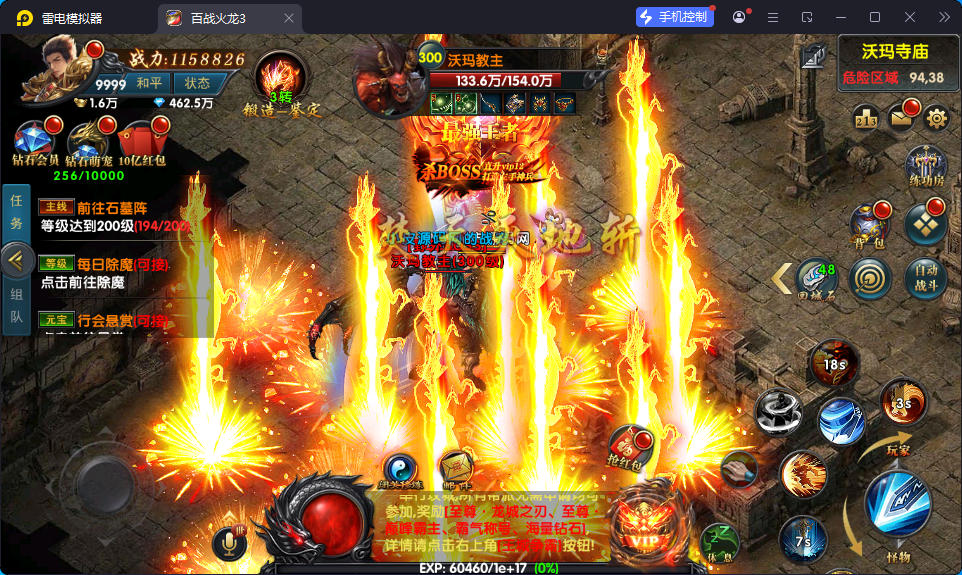
Task: Switch to the 组队 team tab
Action: 16,308
